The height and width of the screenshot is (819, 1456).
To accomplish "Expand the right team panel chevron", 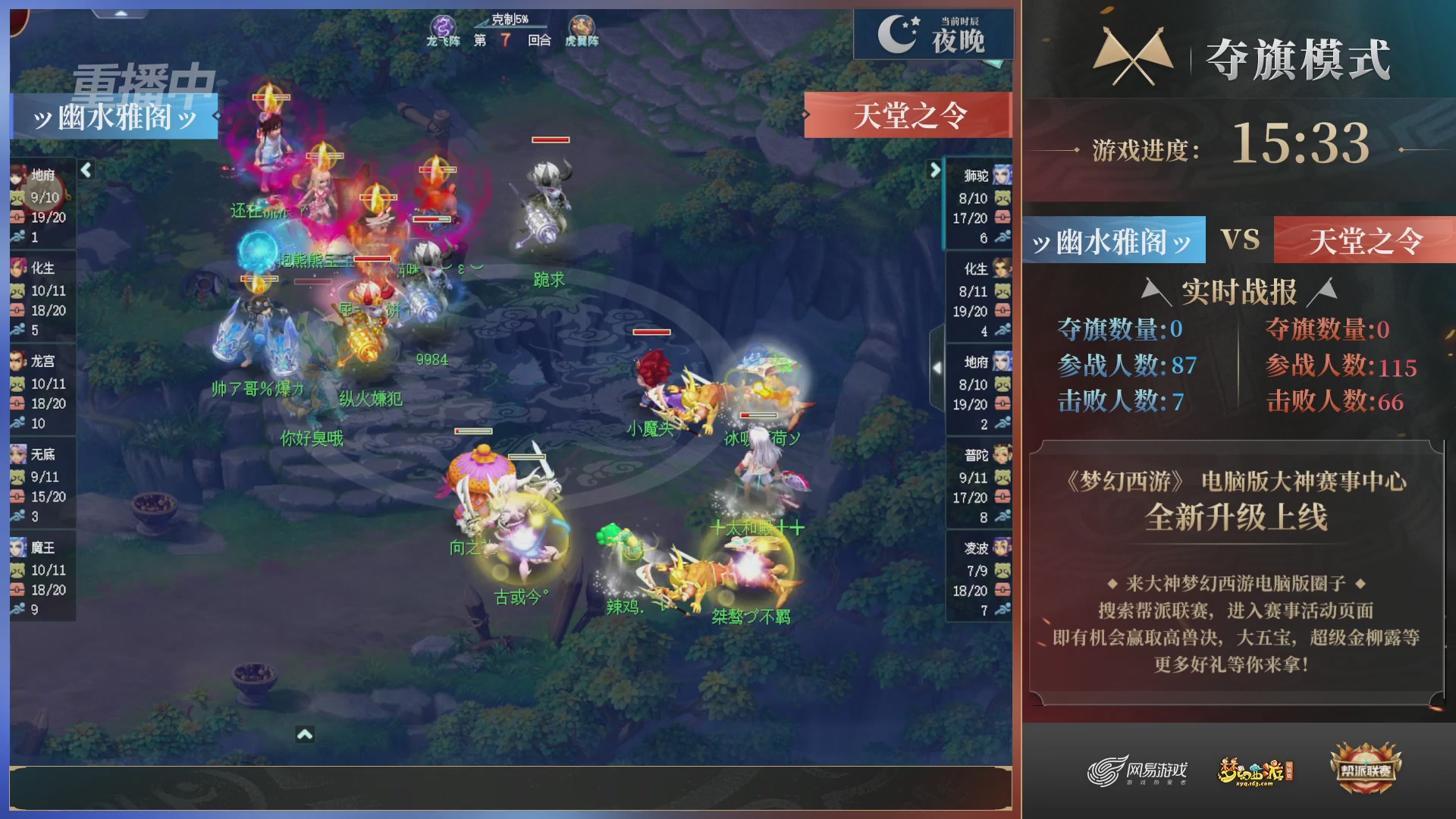I will 935,171.
